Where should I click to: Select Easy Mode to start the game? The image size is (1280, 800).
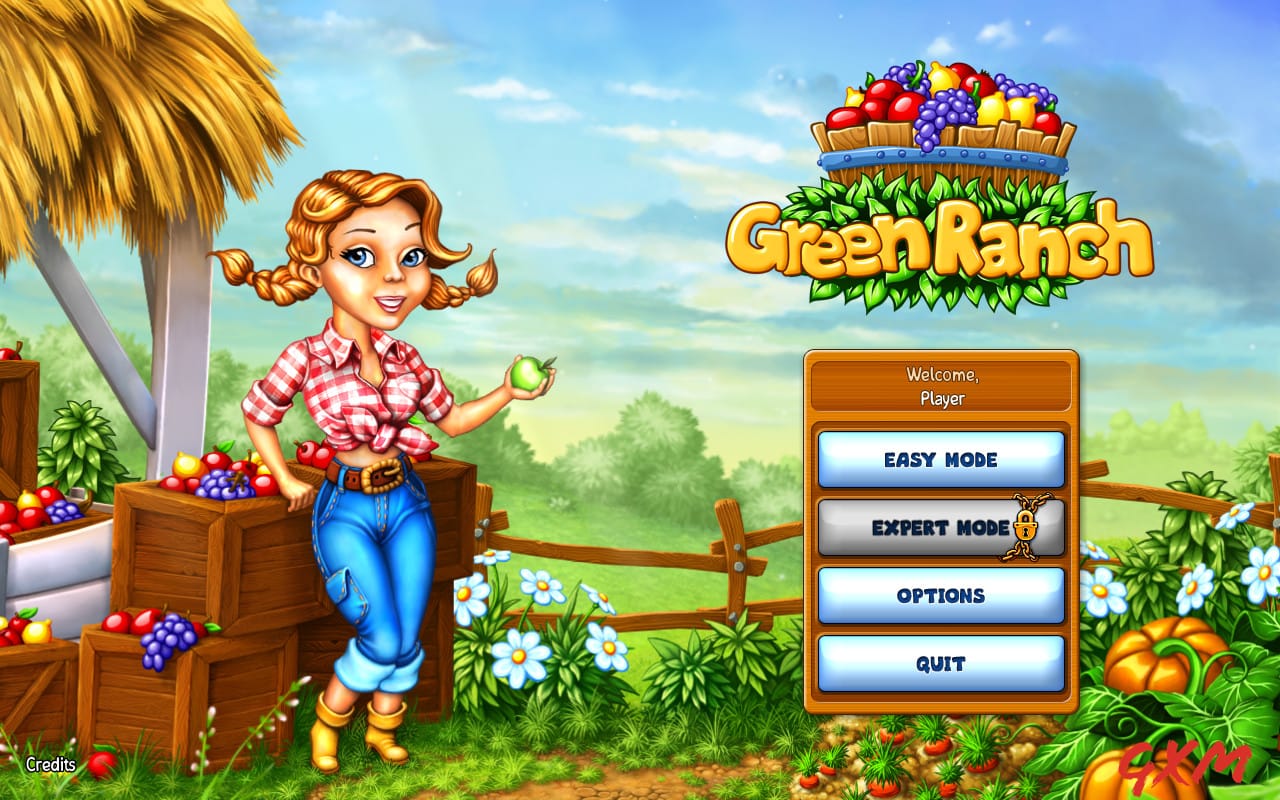tap(940, 460)
